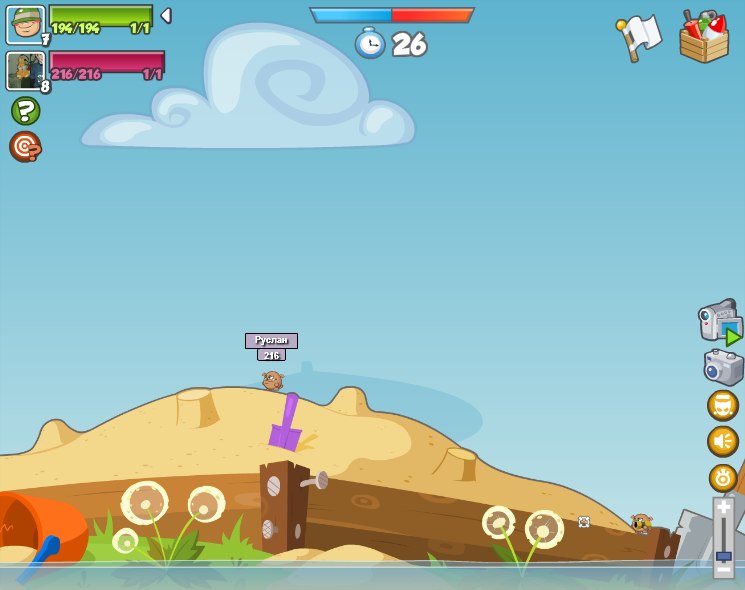Viewport: 745px width, 590px height.
Task: Select the green-helmet player avatar
Action: 25,24
